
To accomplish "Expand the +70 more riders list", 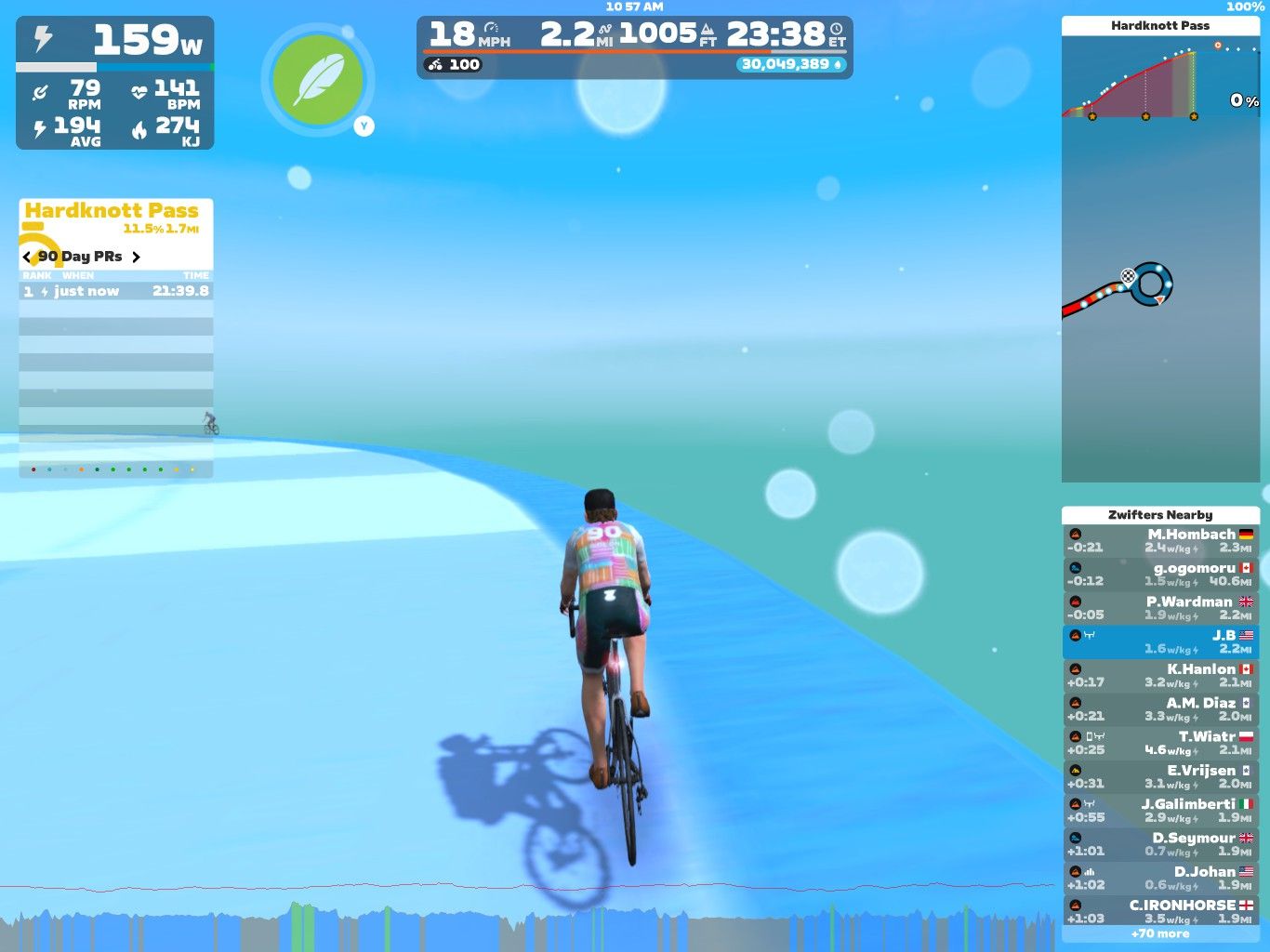I will tap(1159, 933).
